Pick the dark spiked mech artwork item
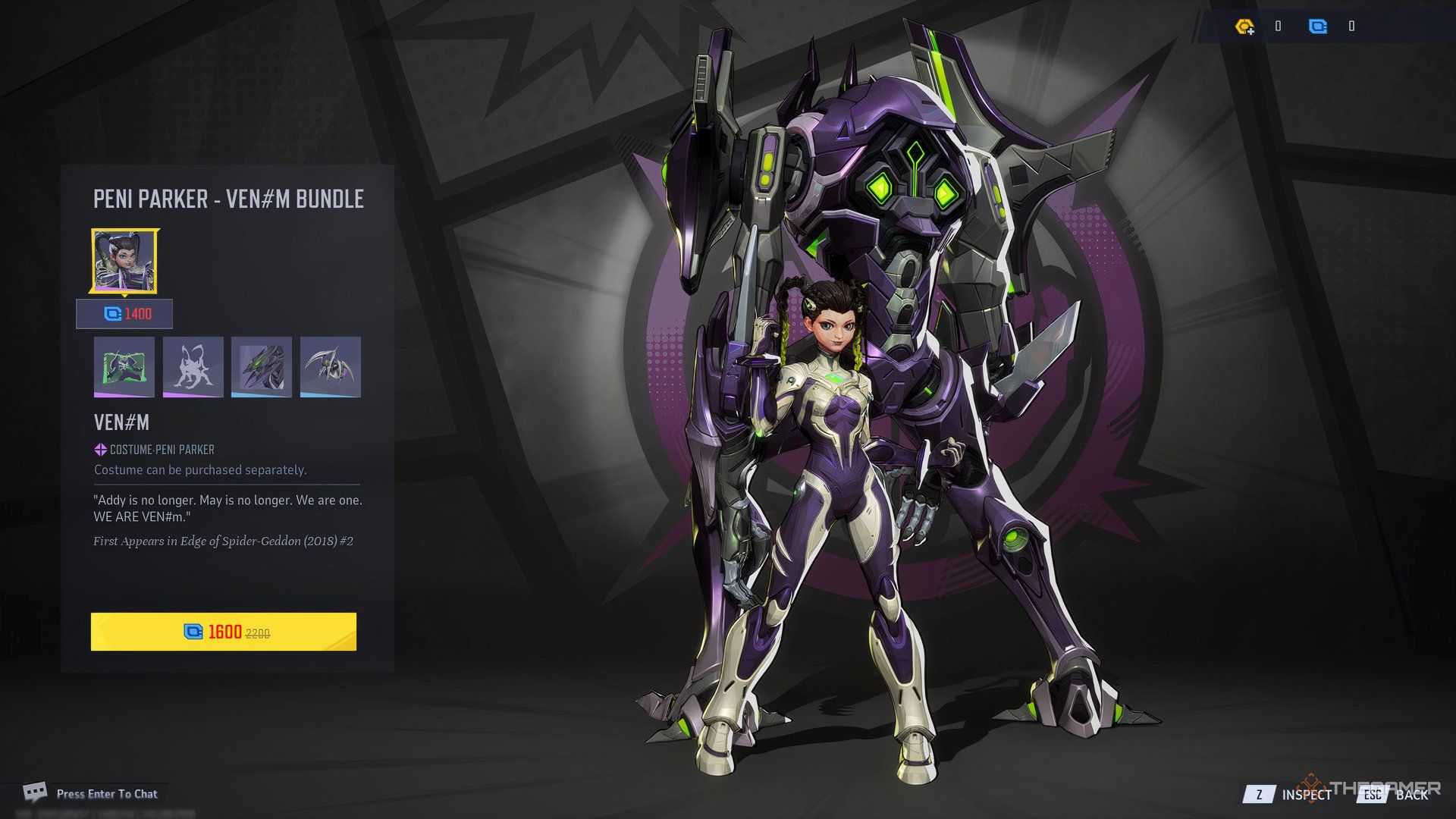 [262, 367]
